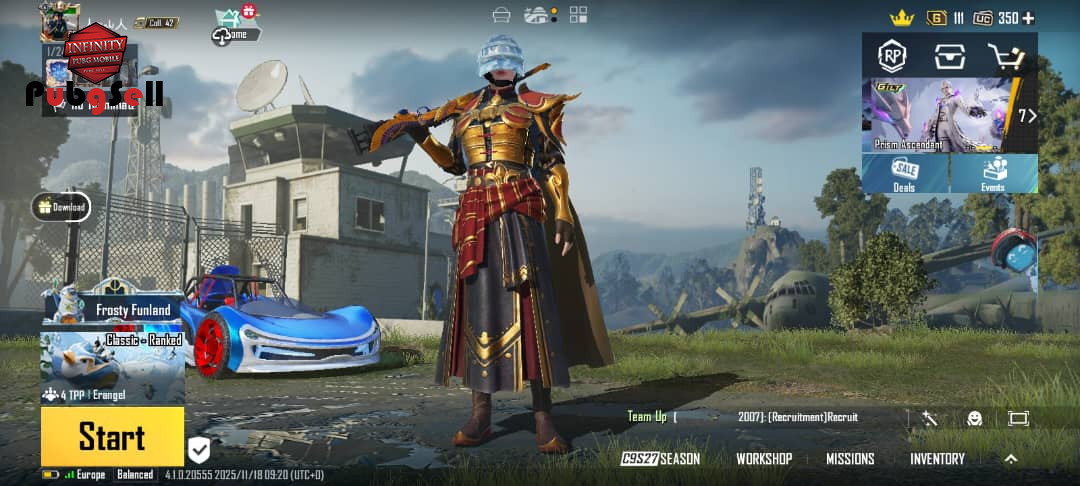
Task: Open the Events section
Action: 993,174
